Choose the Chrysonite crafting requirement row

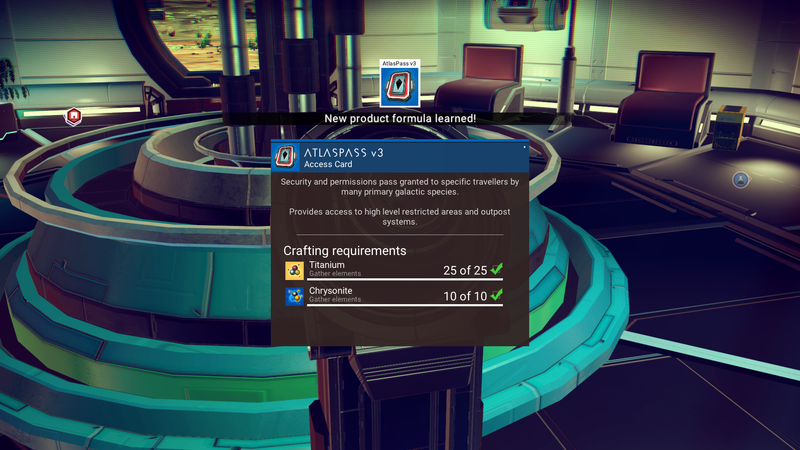pyautogui.click(x=394, y=295)
